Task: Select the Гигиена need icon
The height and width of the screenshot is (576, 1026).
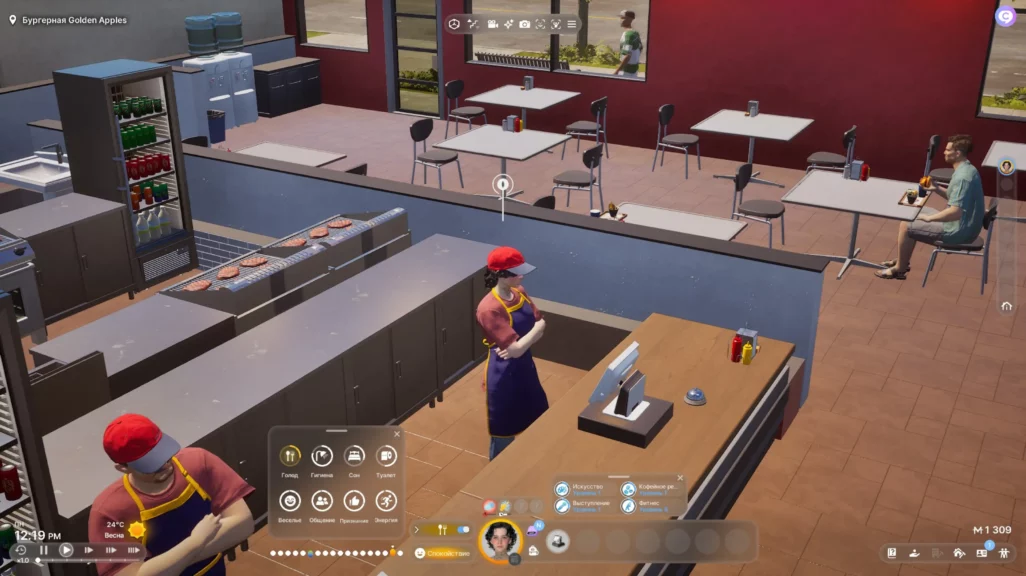Action: click(x=322, y=456)
